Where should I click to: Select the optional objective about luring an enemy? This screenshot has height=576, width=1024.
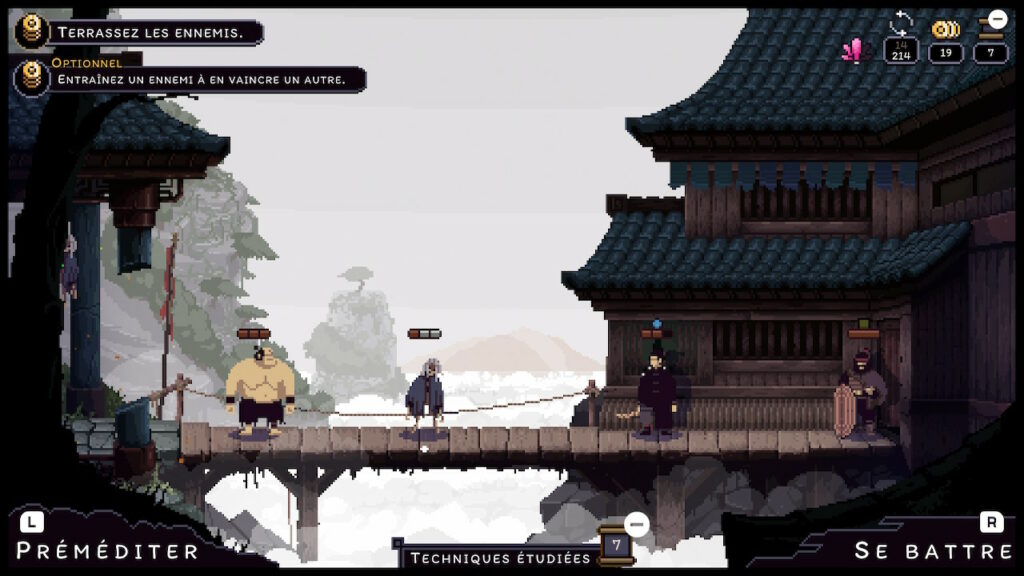200,79
